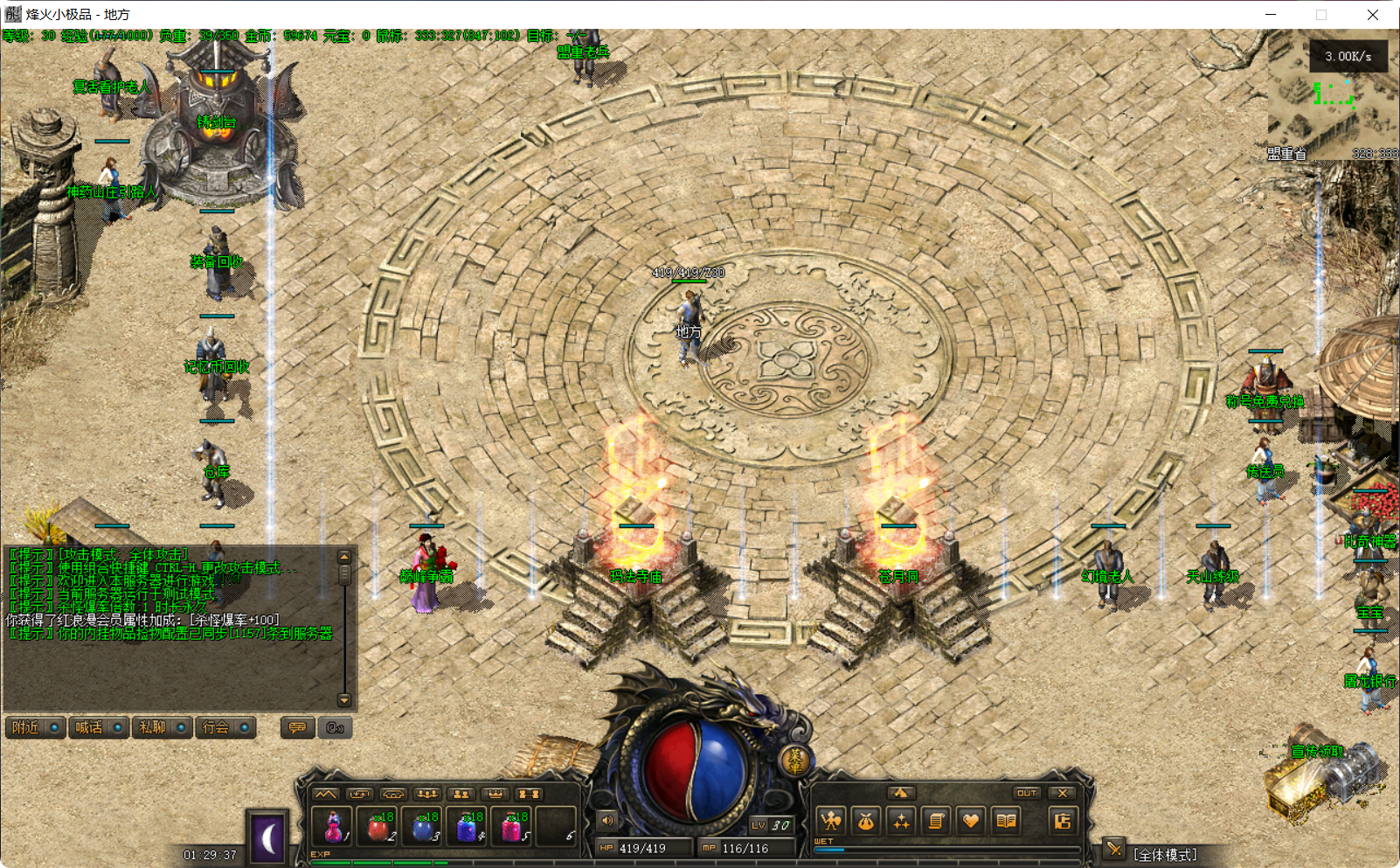Close the game window
Viewport: 1400px width, 868px height.
coord(1373,15)
